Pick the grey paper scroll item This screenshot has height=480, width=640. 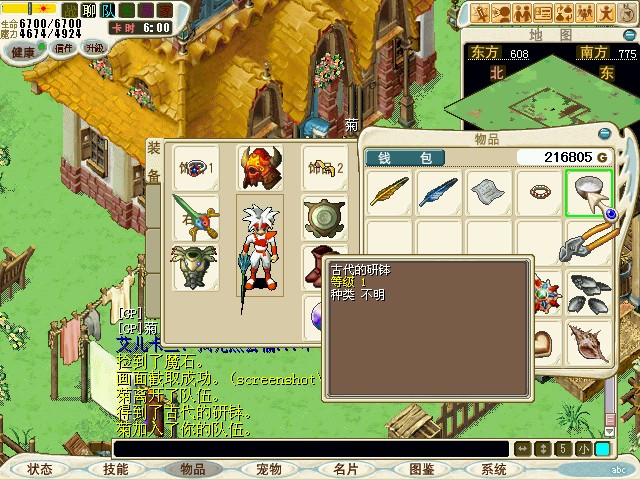(489, 191)
